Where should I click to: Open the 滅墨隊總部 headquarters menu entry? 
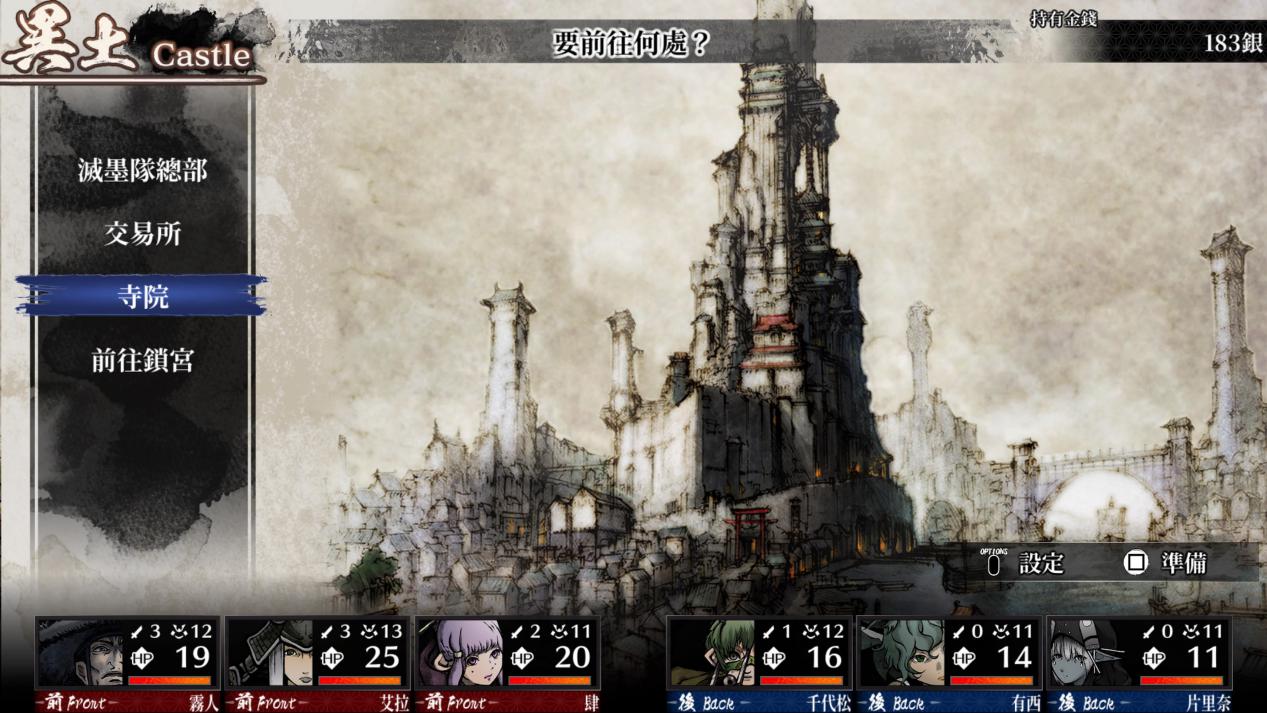coord(142,170)
